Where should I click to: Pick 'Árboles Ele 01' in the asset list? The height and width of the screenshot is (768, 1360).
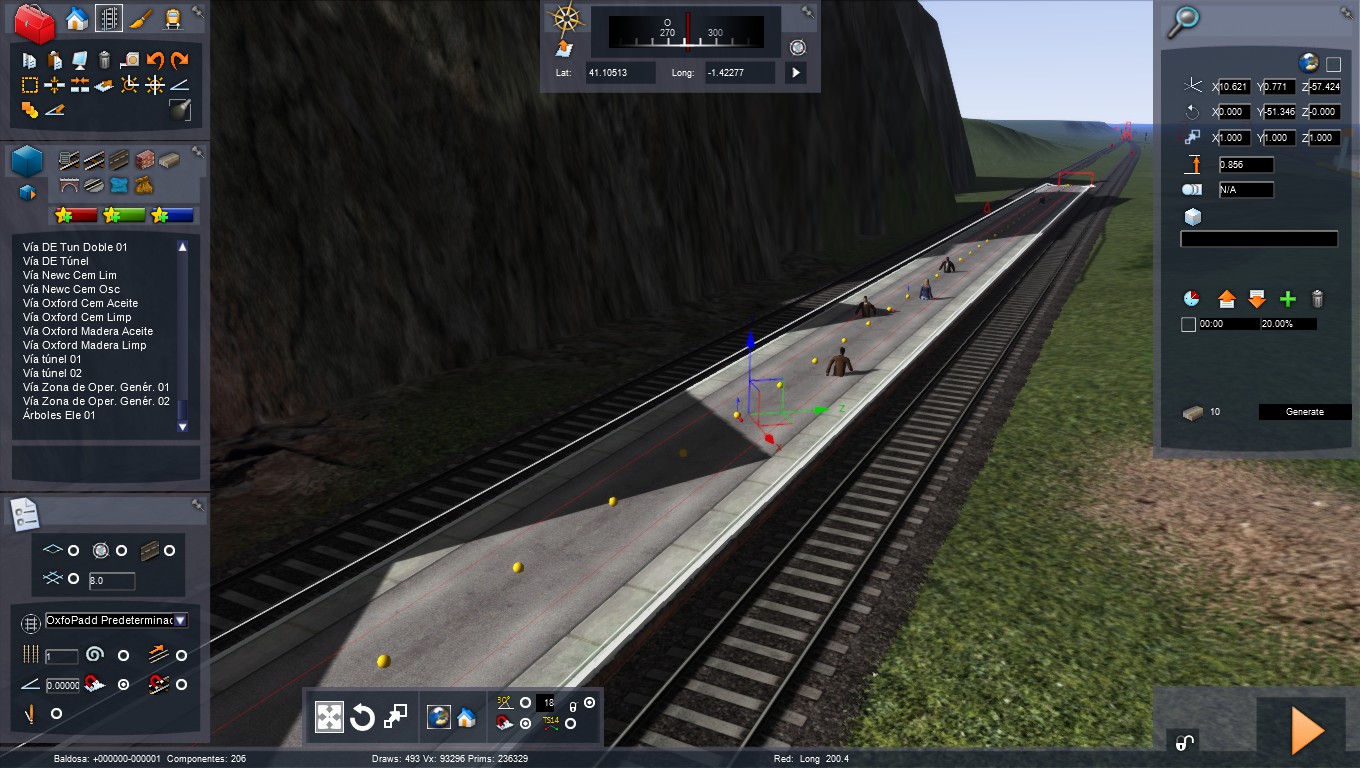pyautogui.click(x=59, y=415)
